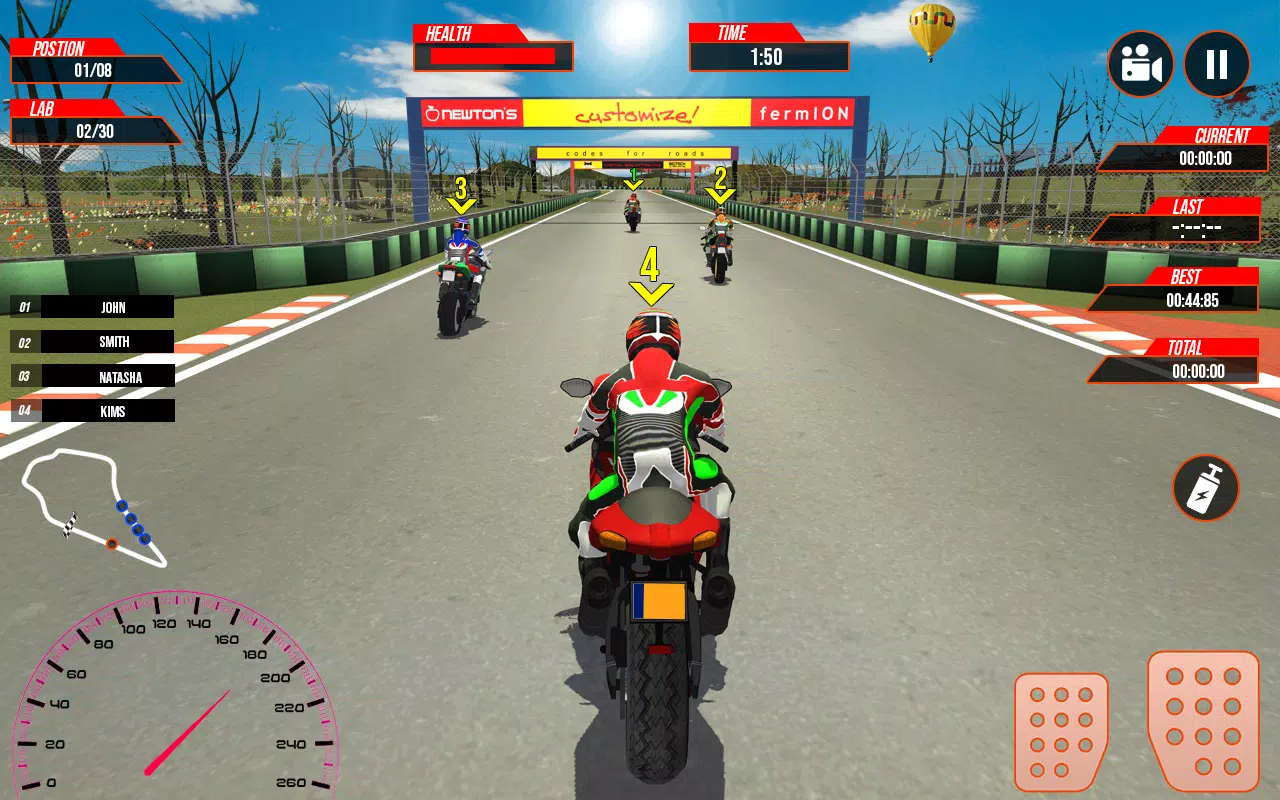This screenshot has height=800, width=1280.
Task: Select the minimap track outline
Action: pos(95,505)
